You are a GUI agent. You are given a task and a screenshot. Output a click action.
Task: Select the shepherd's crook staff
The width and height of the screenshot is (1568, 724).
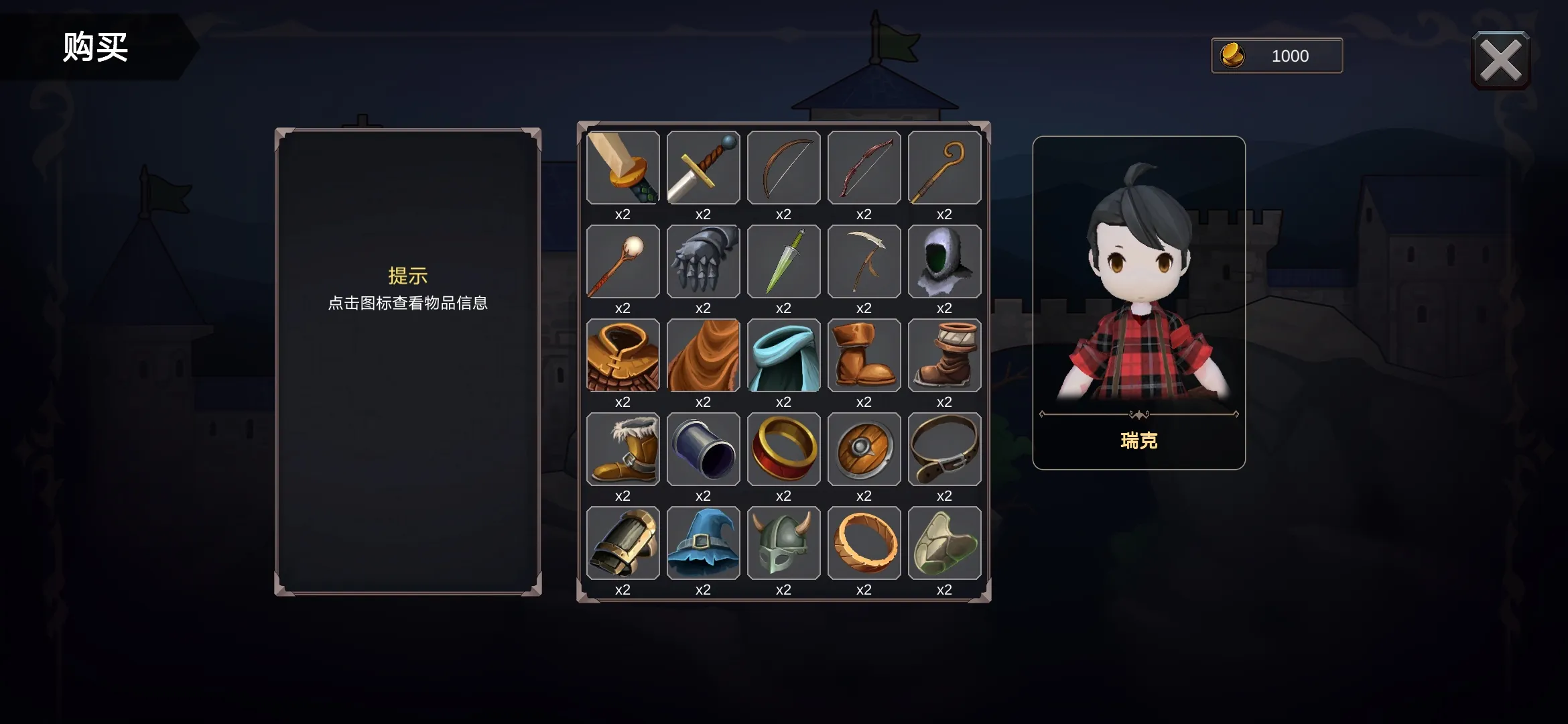[x=944, y=168]
